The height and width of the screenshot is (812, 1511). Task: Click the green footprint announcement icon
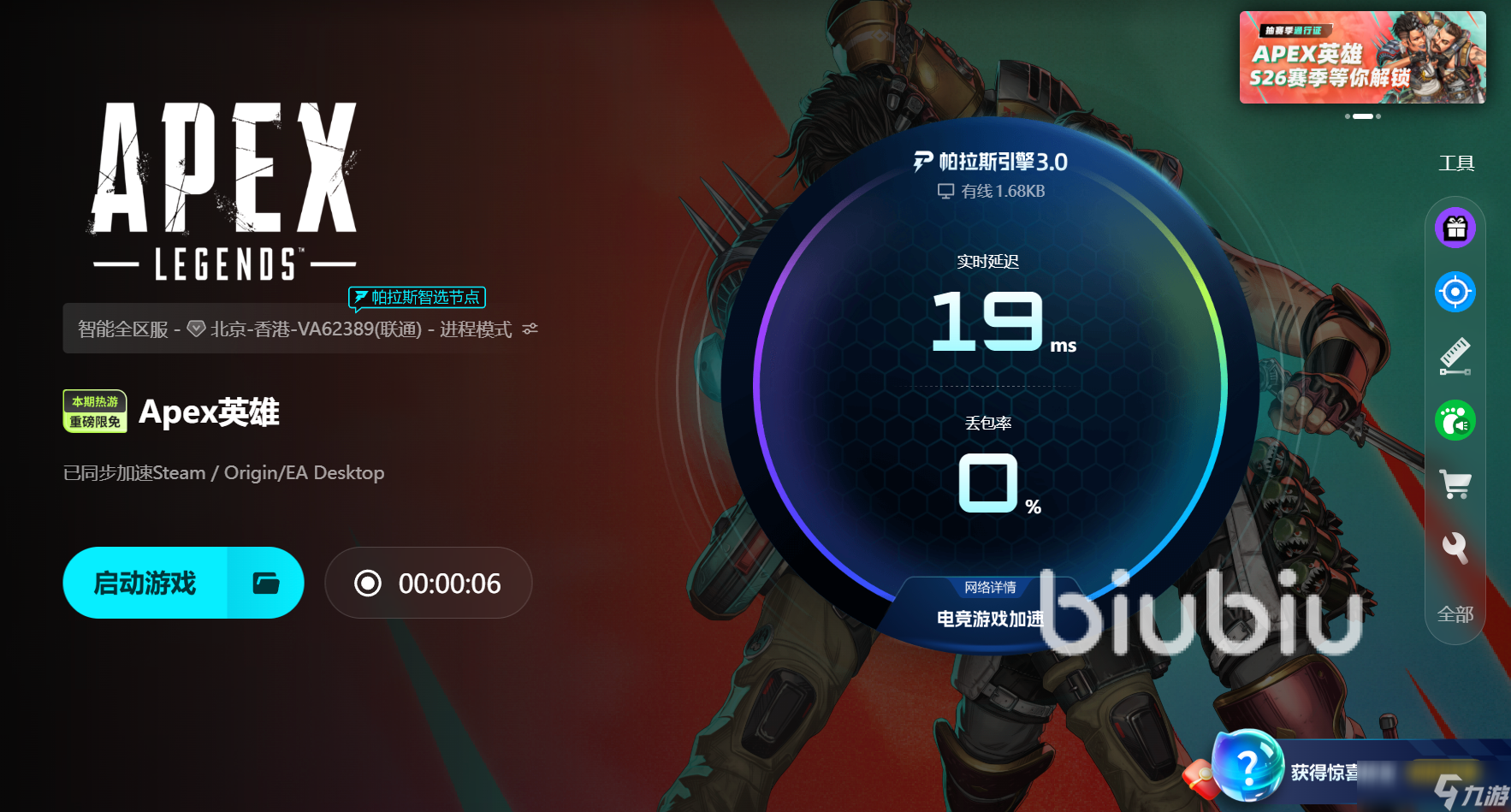(x=1455, y=420)
